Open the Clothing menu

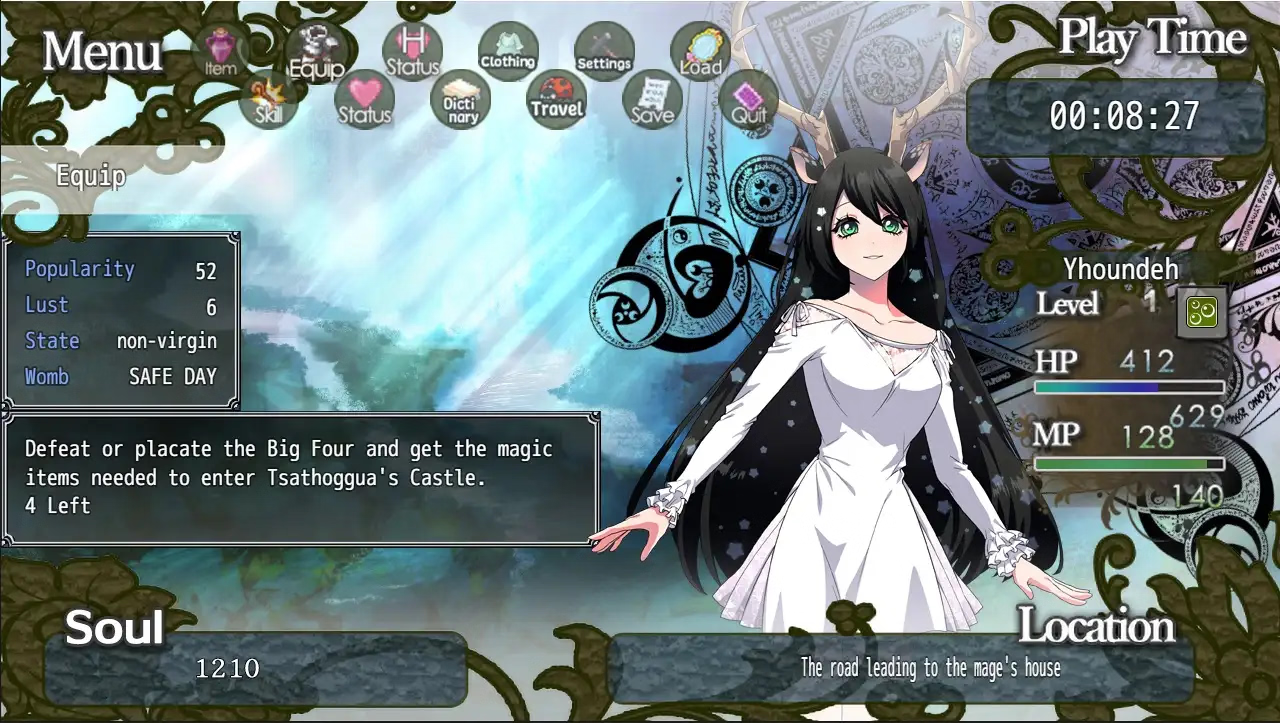click(508, 52)
